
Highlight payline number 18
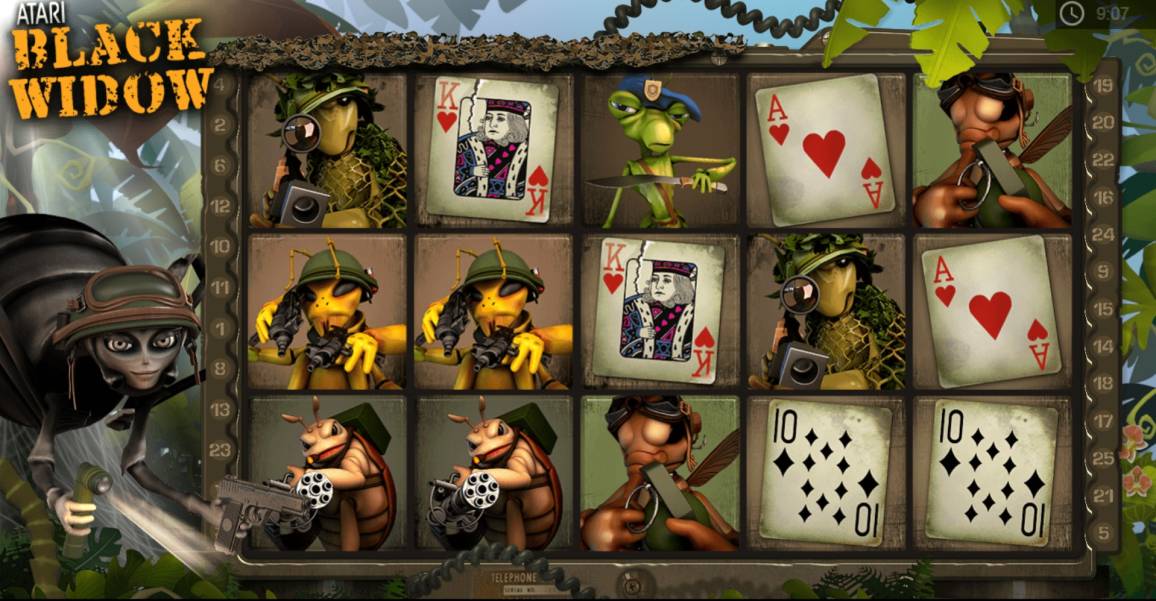(1103, 382)
